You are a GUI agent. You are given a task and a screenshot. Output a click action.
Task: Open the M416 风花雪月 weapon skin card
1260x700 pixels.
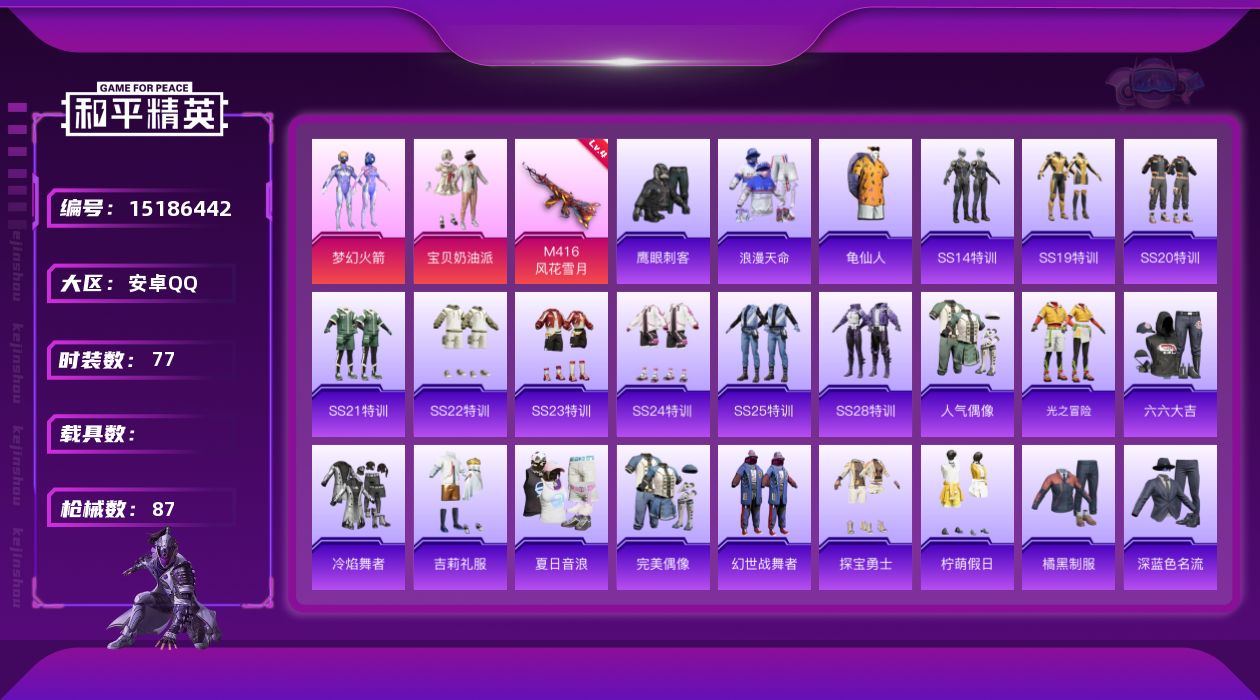(x=561, y=210)
